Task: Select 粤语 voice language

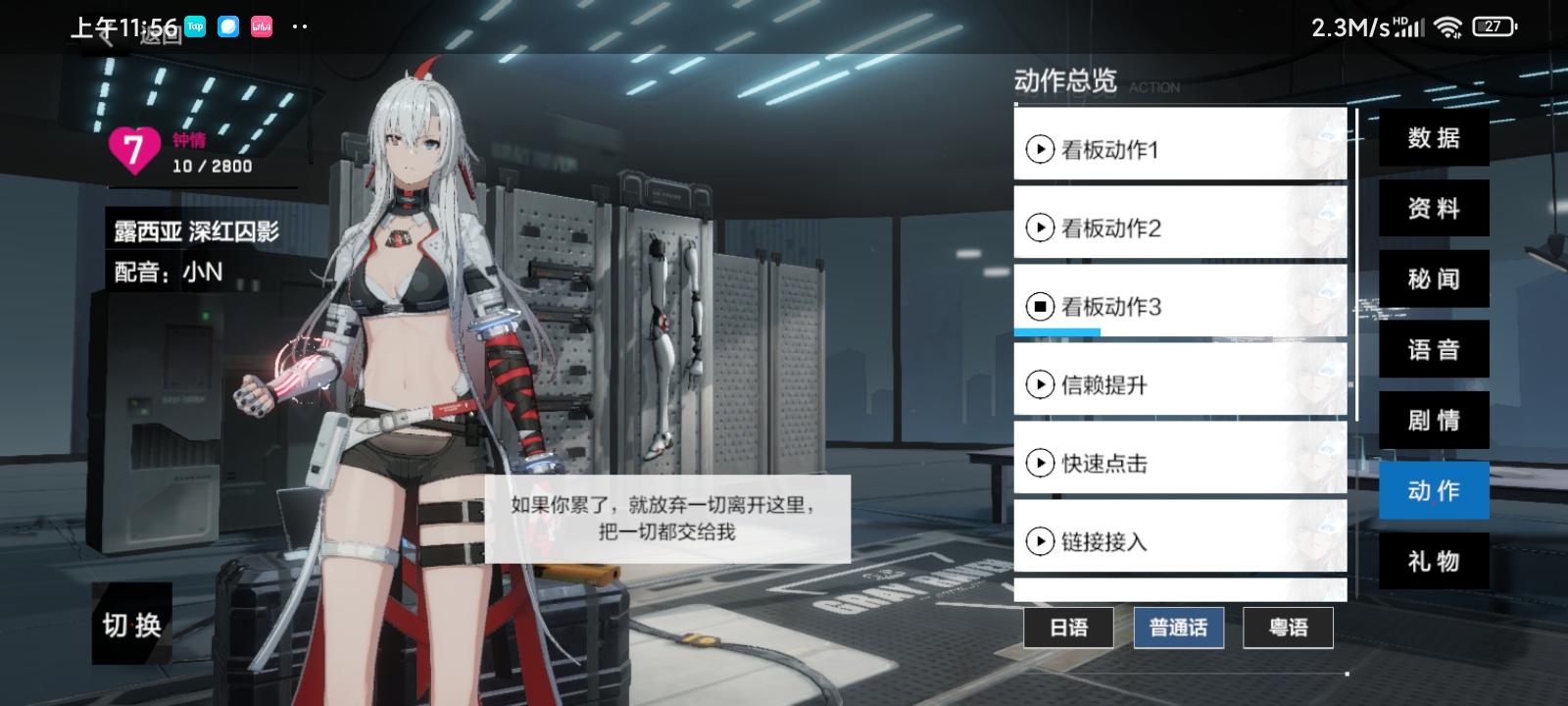Action: (1287, 628)
